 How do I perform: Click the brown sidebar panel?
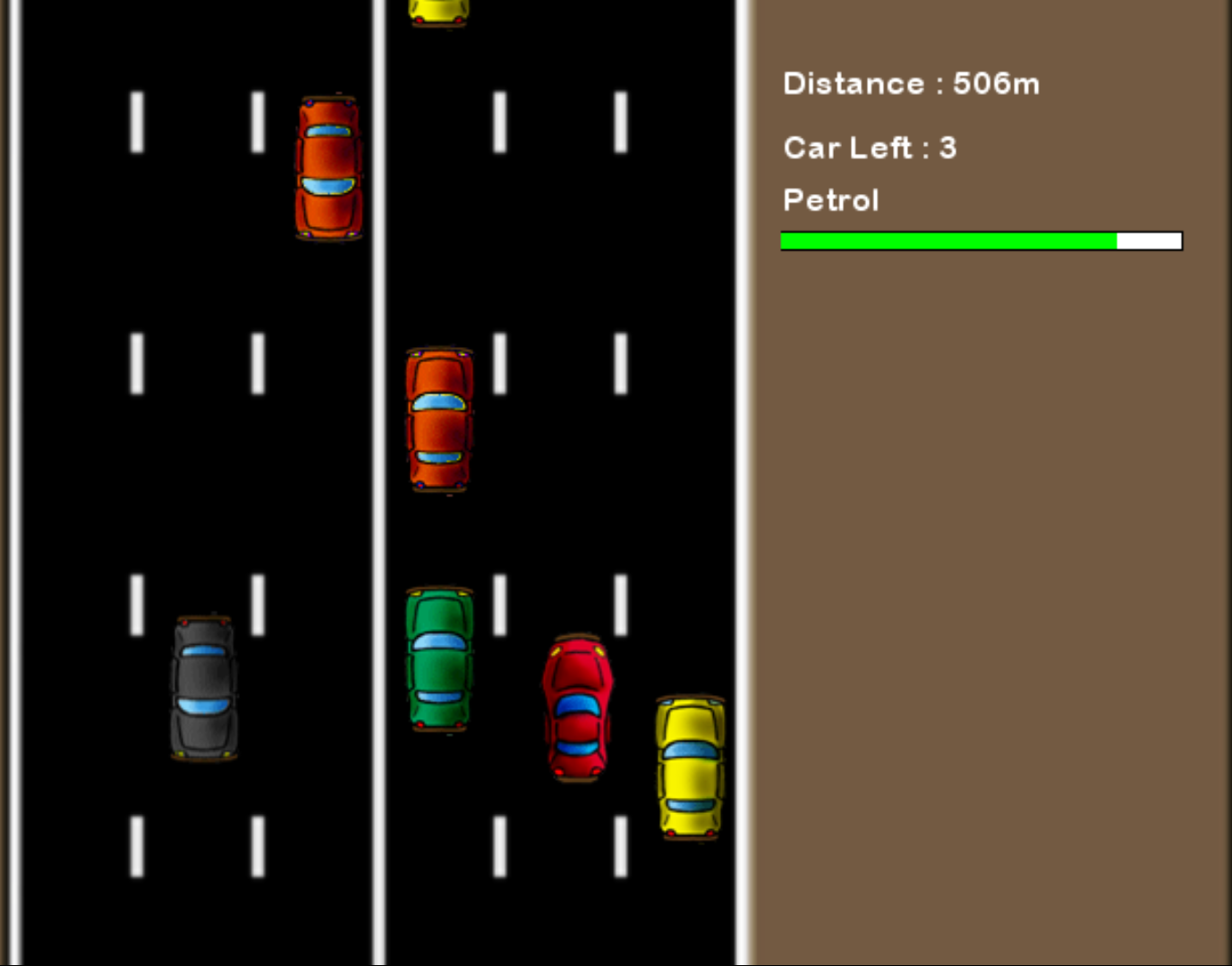click(x=984, y=537)
